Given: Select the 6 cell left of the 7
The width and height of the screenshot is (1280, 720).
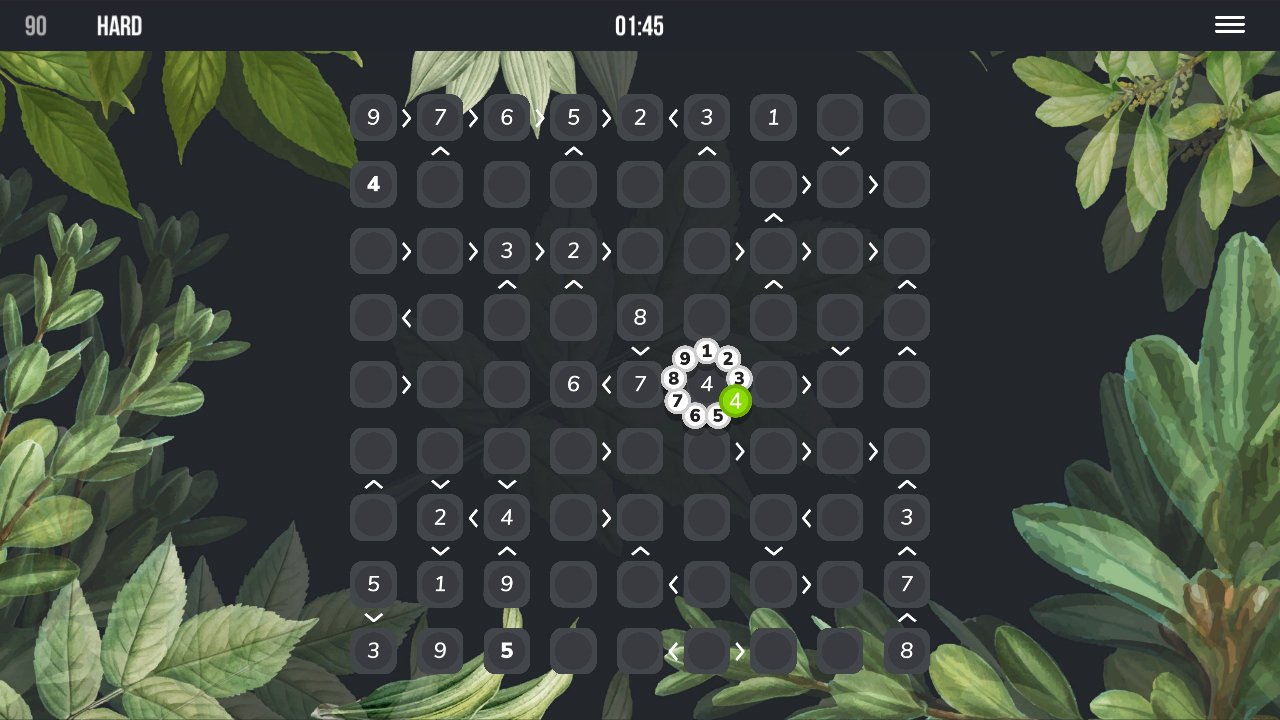Looking at the screenshot, I should (x=573, y=384).
